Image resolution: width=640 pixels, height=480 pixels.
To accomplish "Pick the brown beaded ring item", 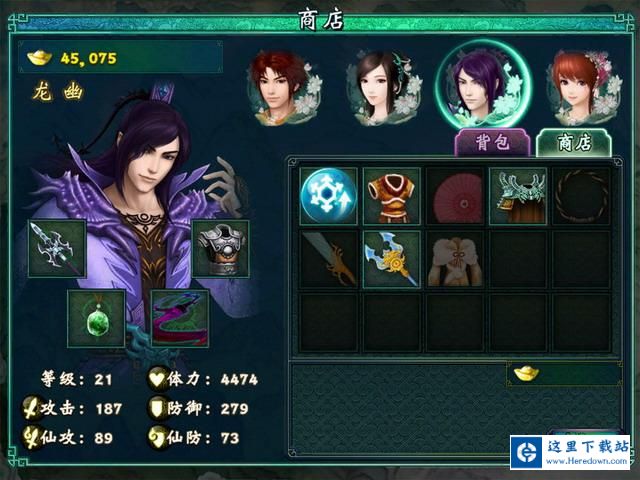I will [x=581, y=196].
